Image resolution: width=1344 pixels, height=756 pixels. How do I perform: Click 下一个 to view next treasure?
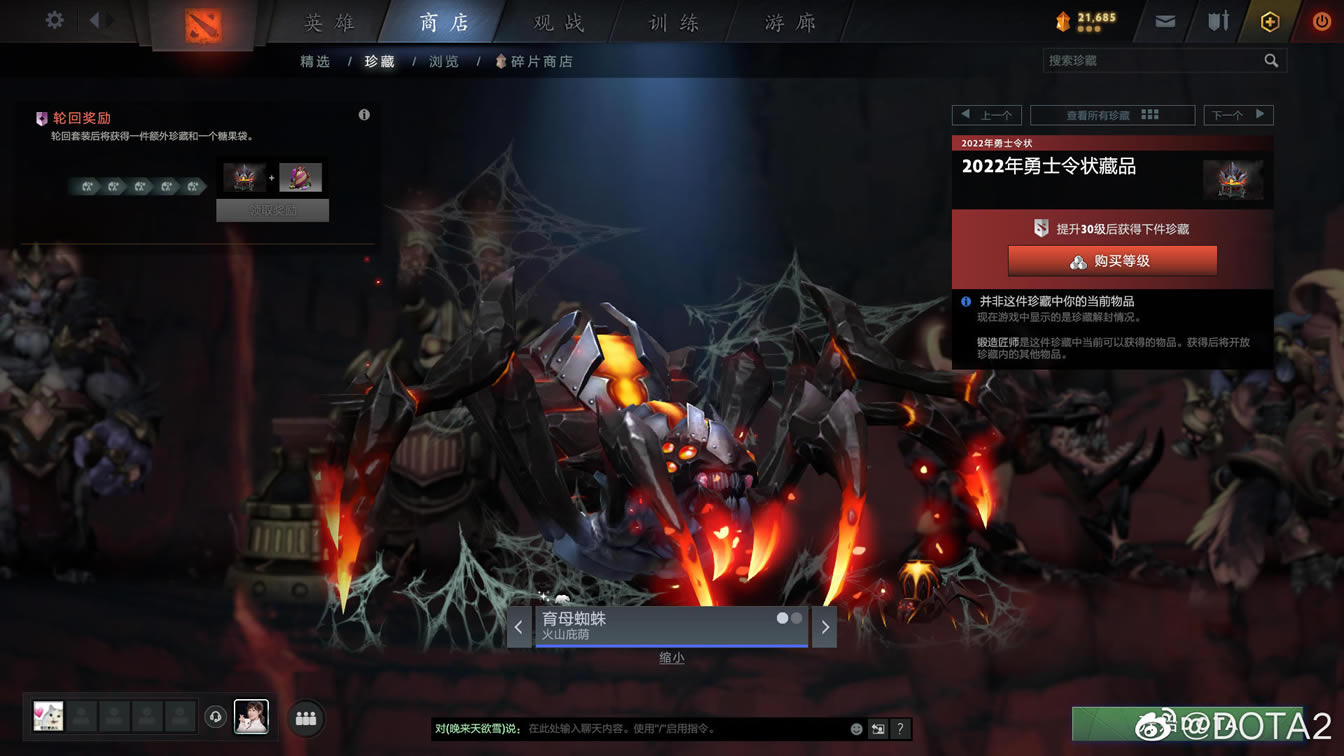[x=1238, y=114]
